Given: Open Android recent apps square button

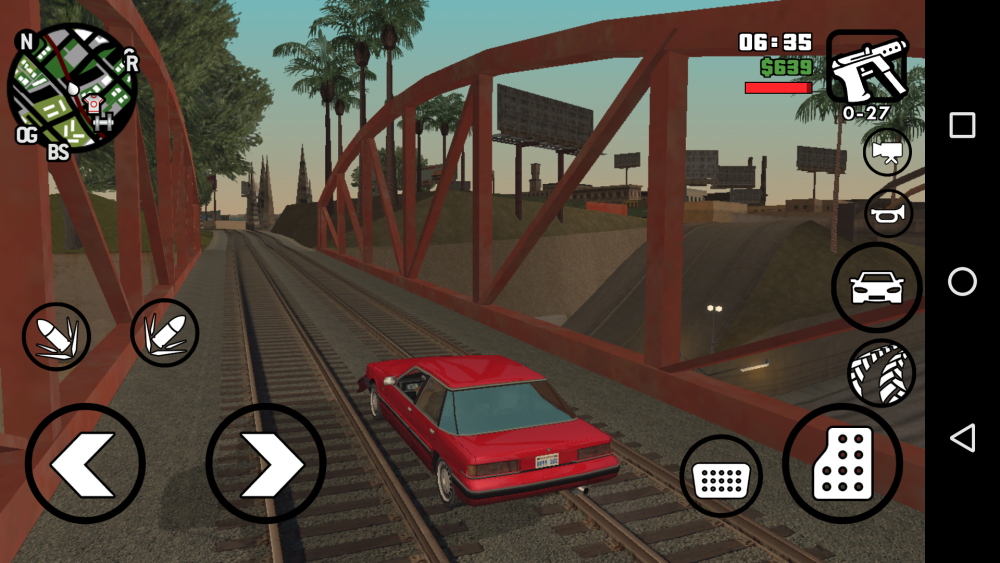Looking at the screenshot, I should click(x=962, y=125).
